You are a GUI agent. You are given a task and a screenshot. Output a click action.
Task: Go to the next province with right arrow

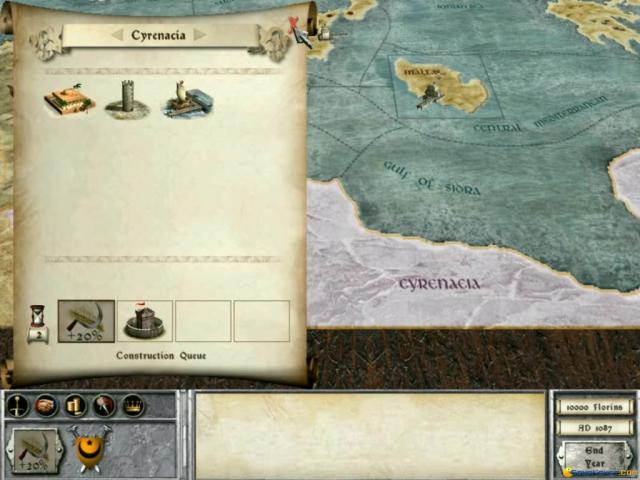[x=200, y=35]
